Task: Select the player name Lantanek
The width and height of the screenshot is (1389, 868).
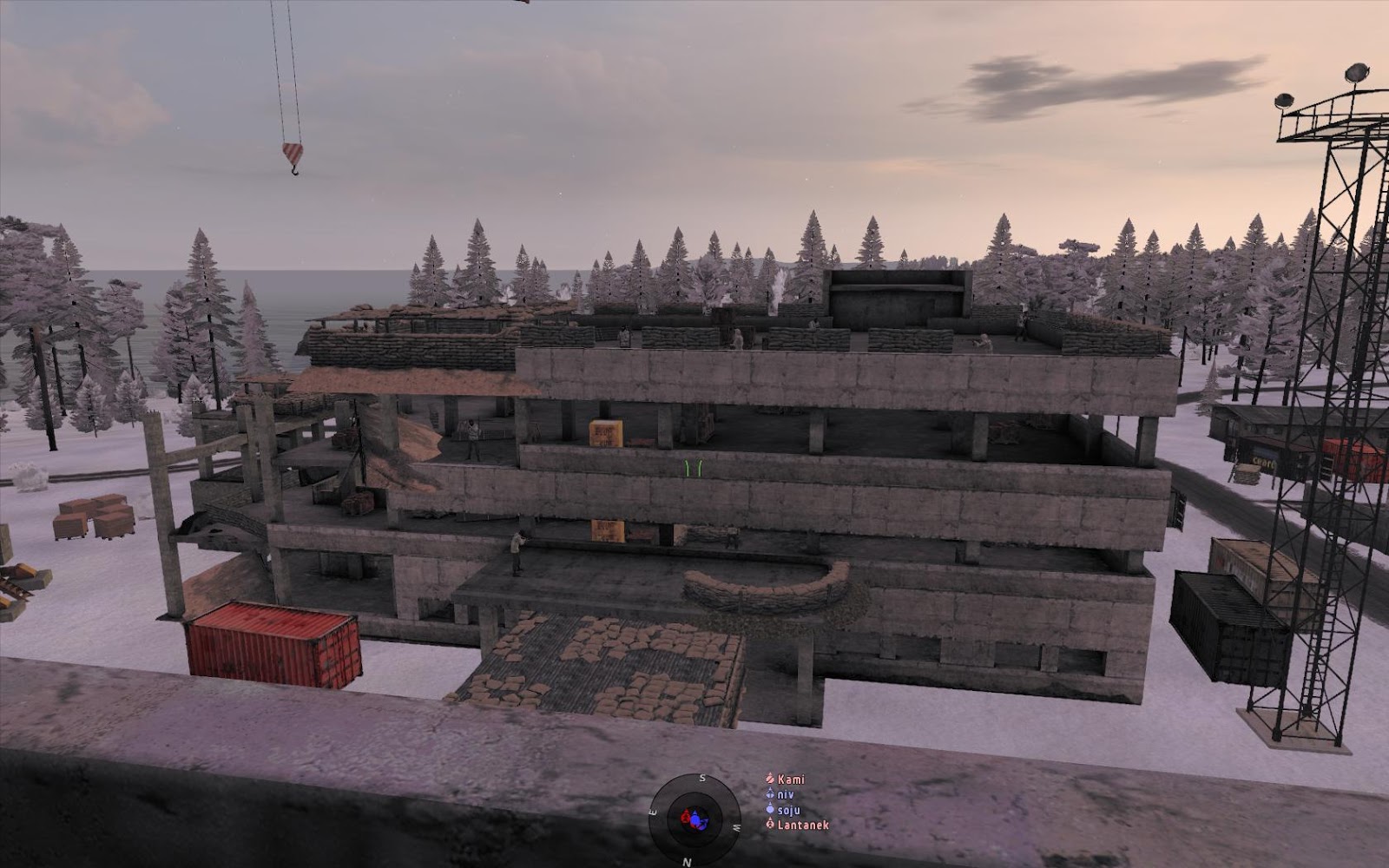Action: [803, 825]
